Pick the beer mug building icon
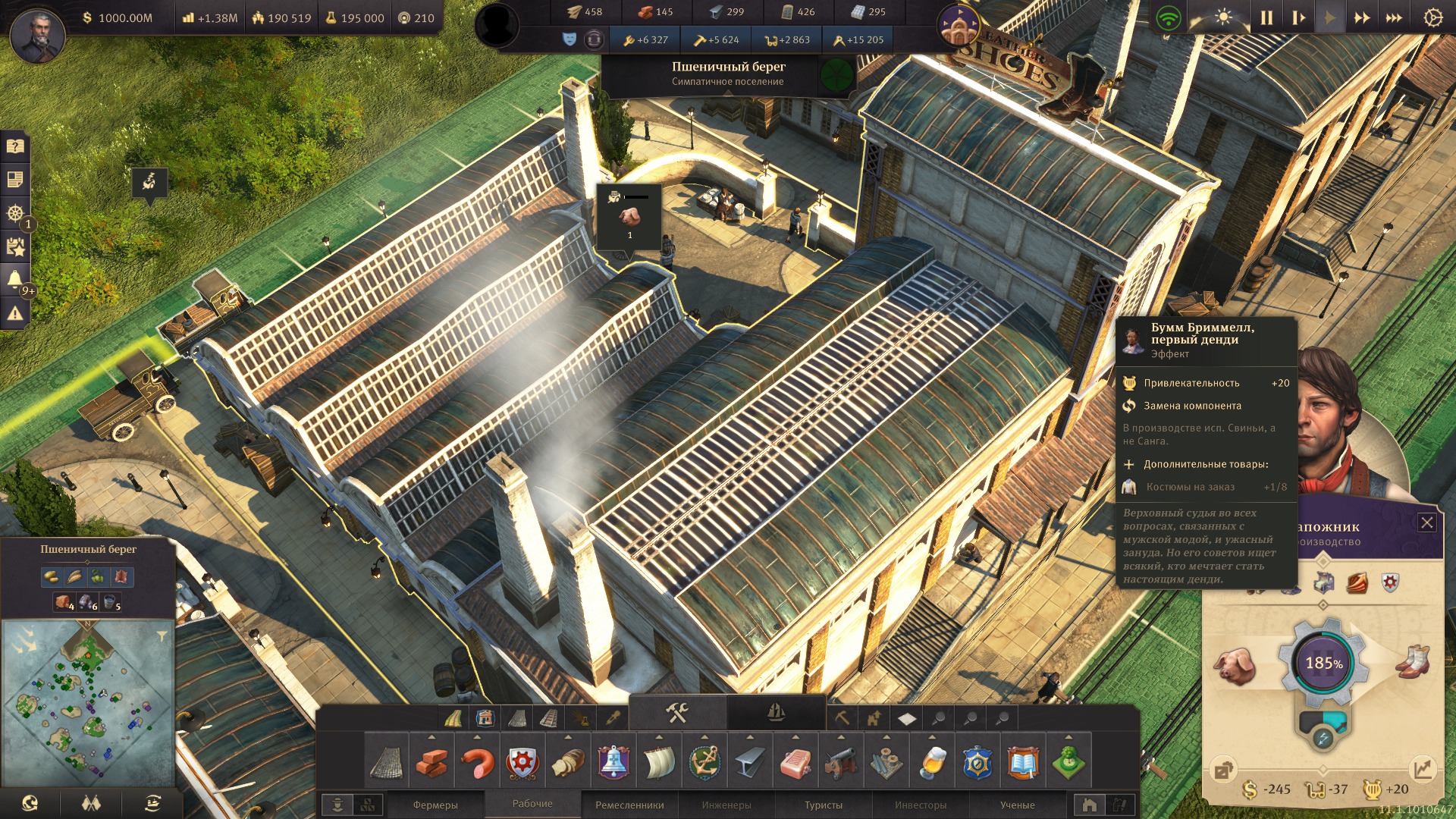This screenshot has width=1456, height=819. coord(932,762)
